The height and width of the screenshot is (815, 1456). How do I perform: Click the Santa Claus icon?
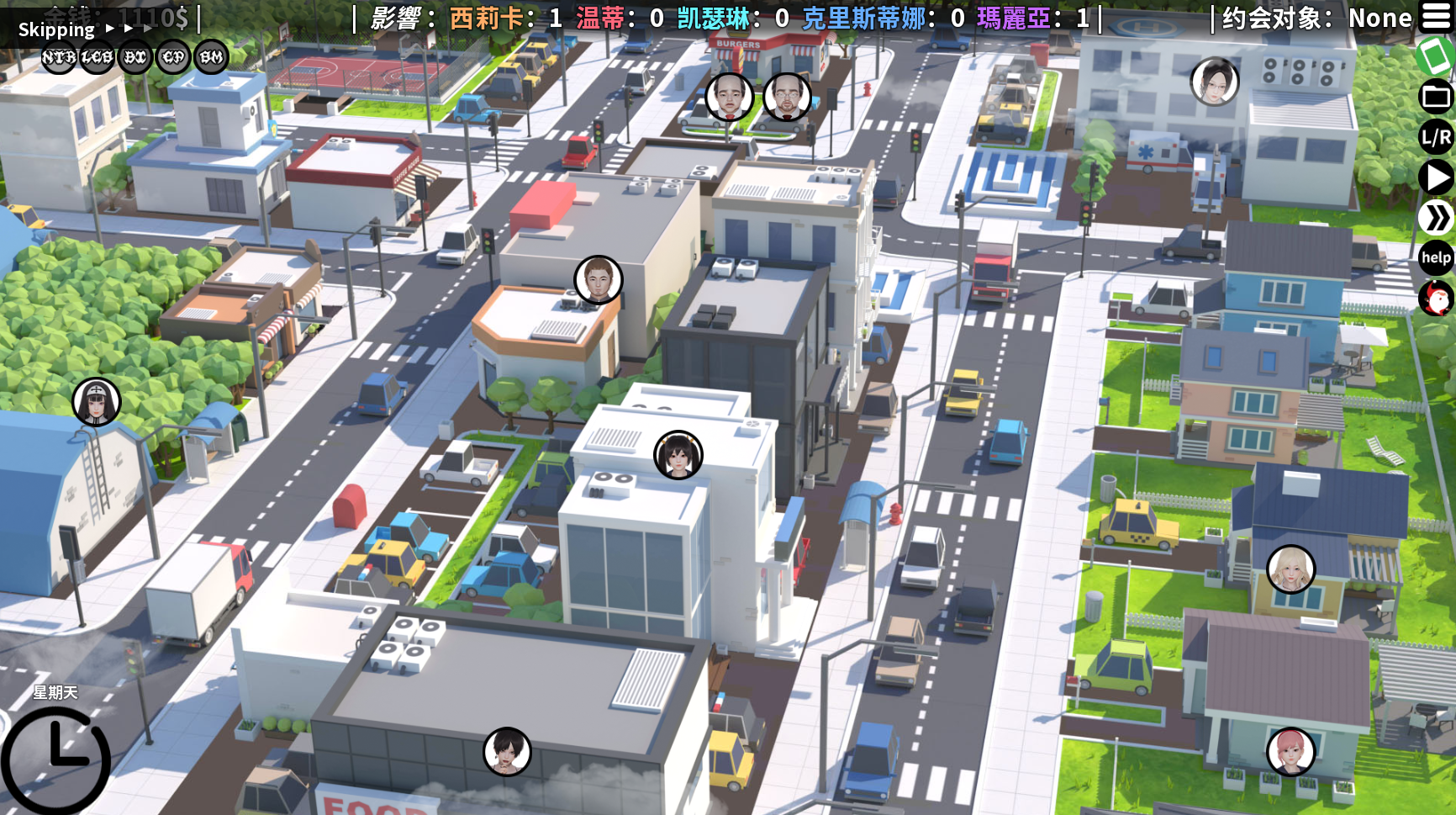click(x=1436, y=298)
